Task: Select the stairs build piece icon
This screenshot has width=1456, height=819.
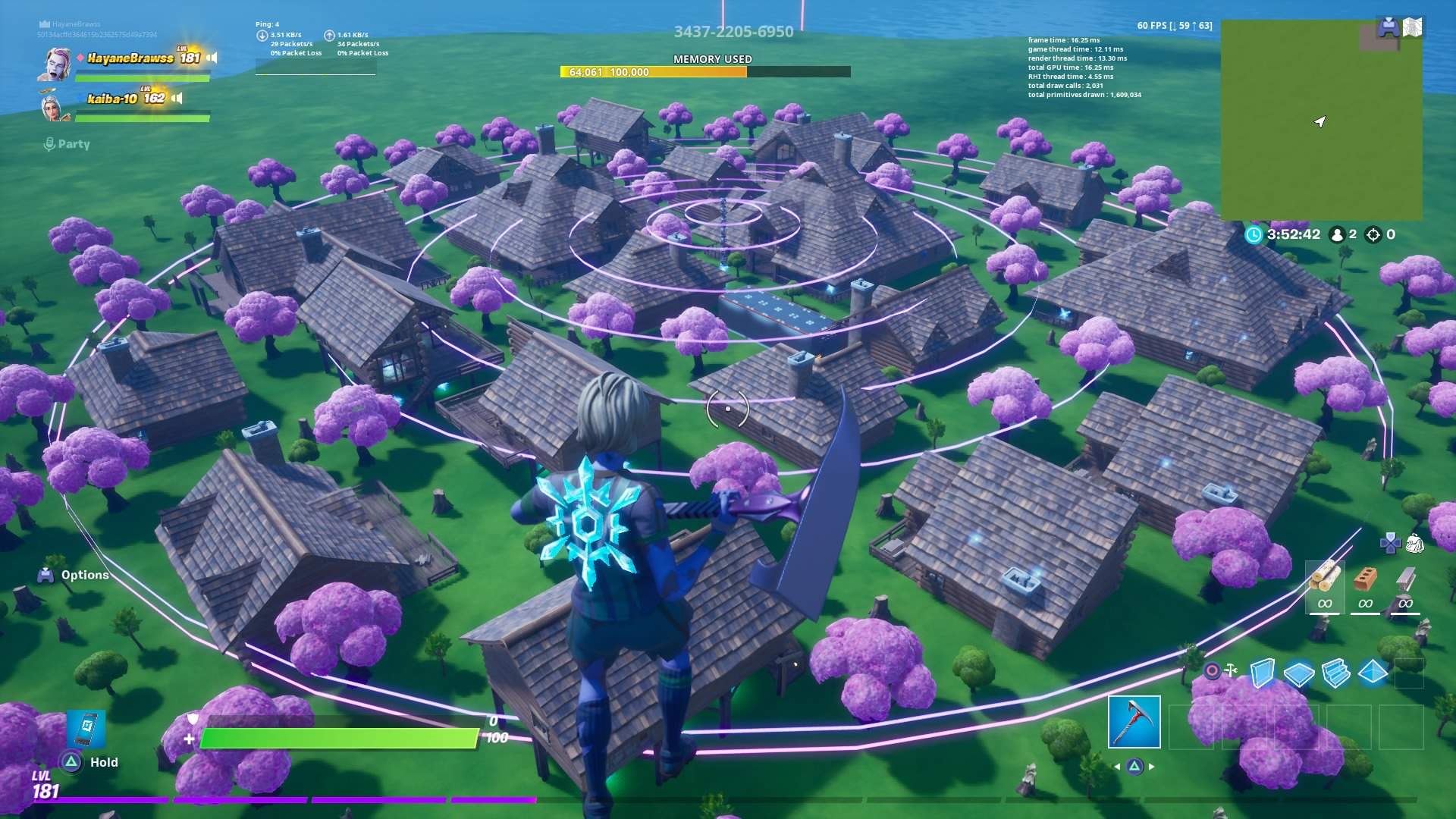Action: (x=1336, y=672)
